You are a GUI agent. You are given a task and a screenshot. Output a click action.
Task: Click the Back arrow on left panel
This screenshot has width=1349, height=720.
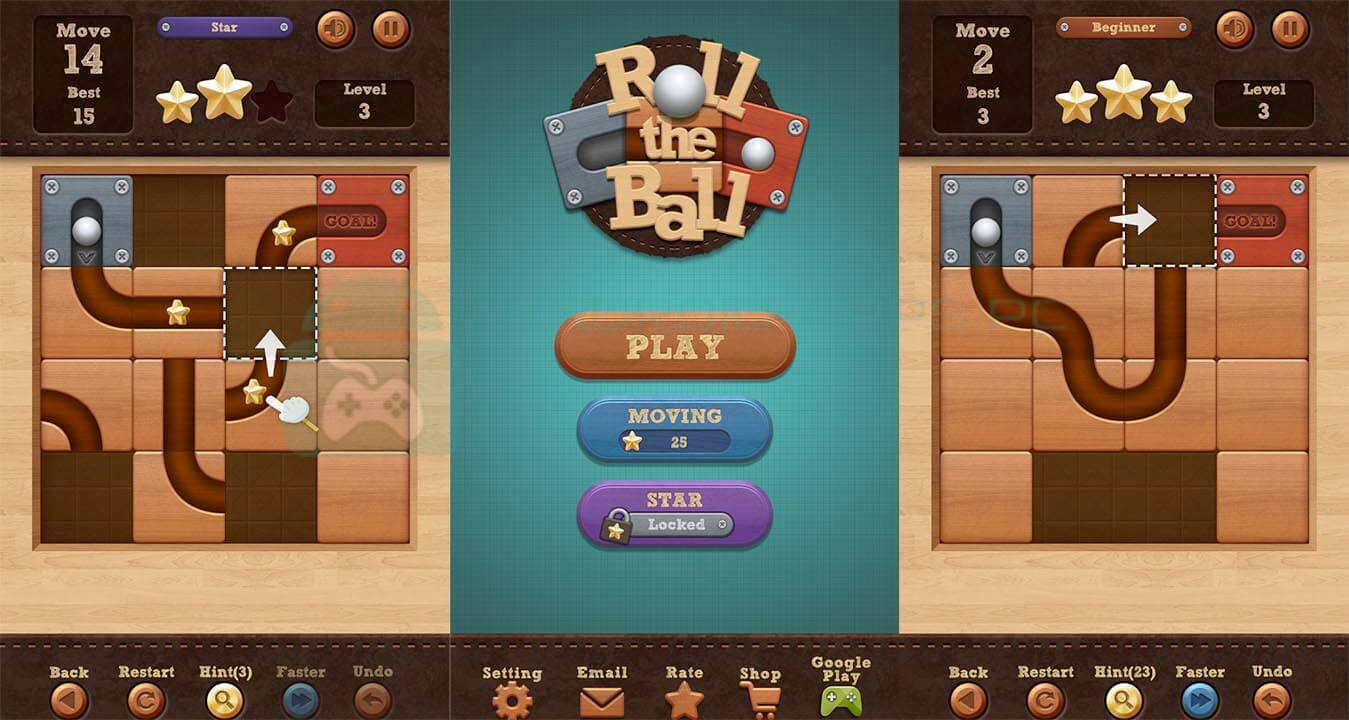pyautogui.click(x=68, y=699)
